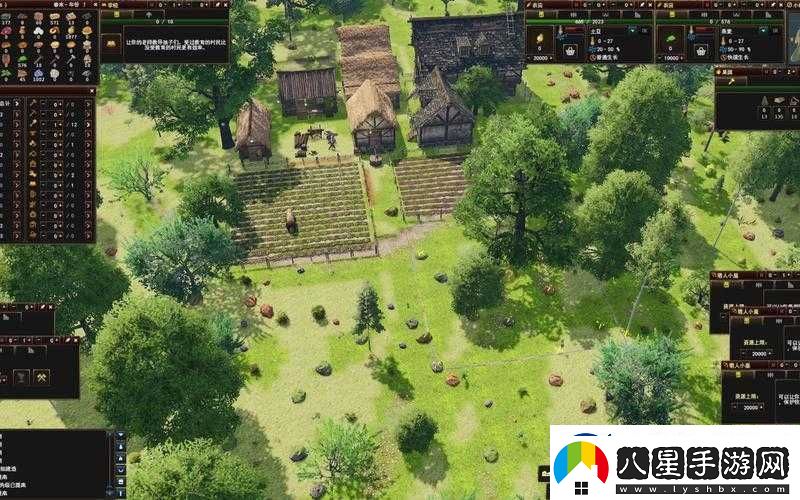Screen dimensions: 800x500
Task: Close the potato vegetable garden panel
Action: point(648,4)
